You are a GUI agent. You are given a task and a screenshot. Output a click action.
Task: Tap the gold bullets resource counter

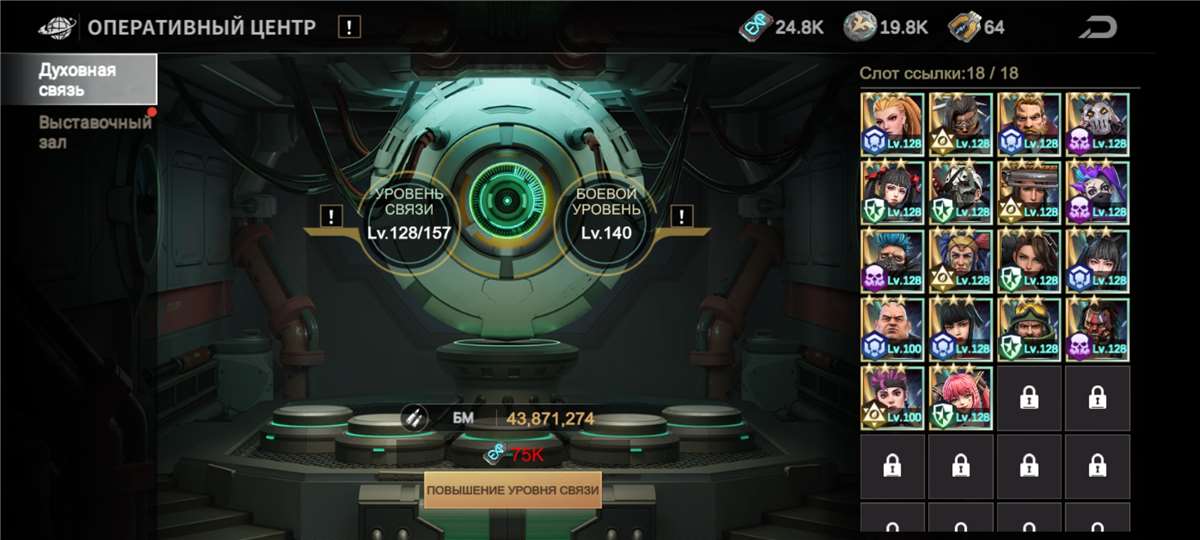pos(976,27)
